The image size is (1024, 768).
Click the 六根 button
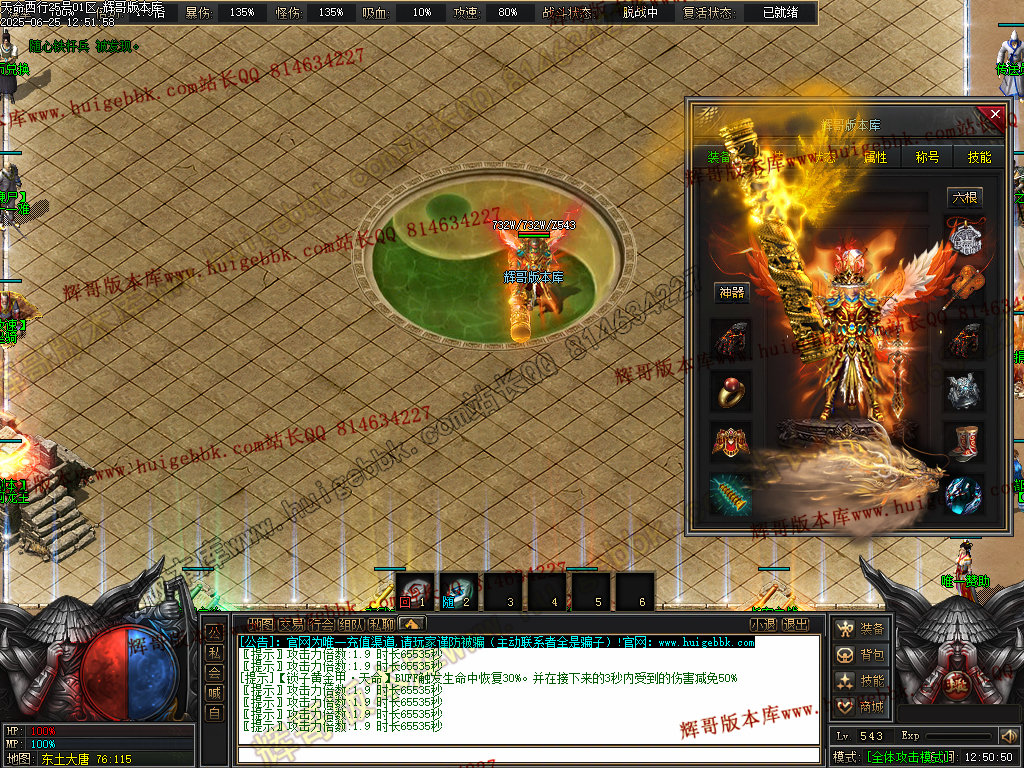coord(965,198)
